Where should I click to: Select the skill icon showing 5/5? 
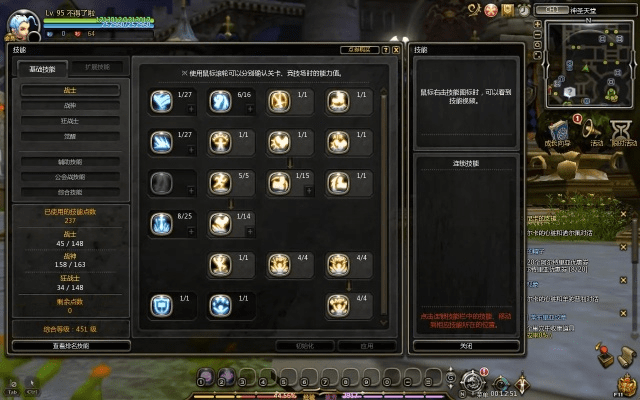click(220, 183)
